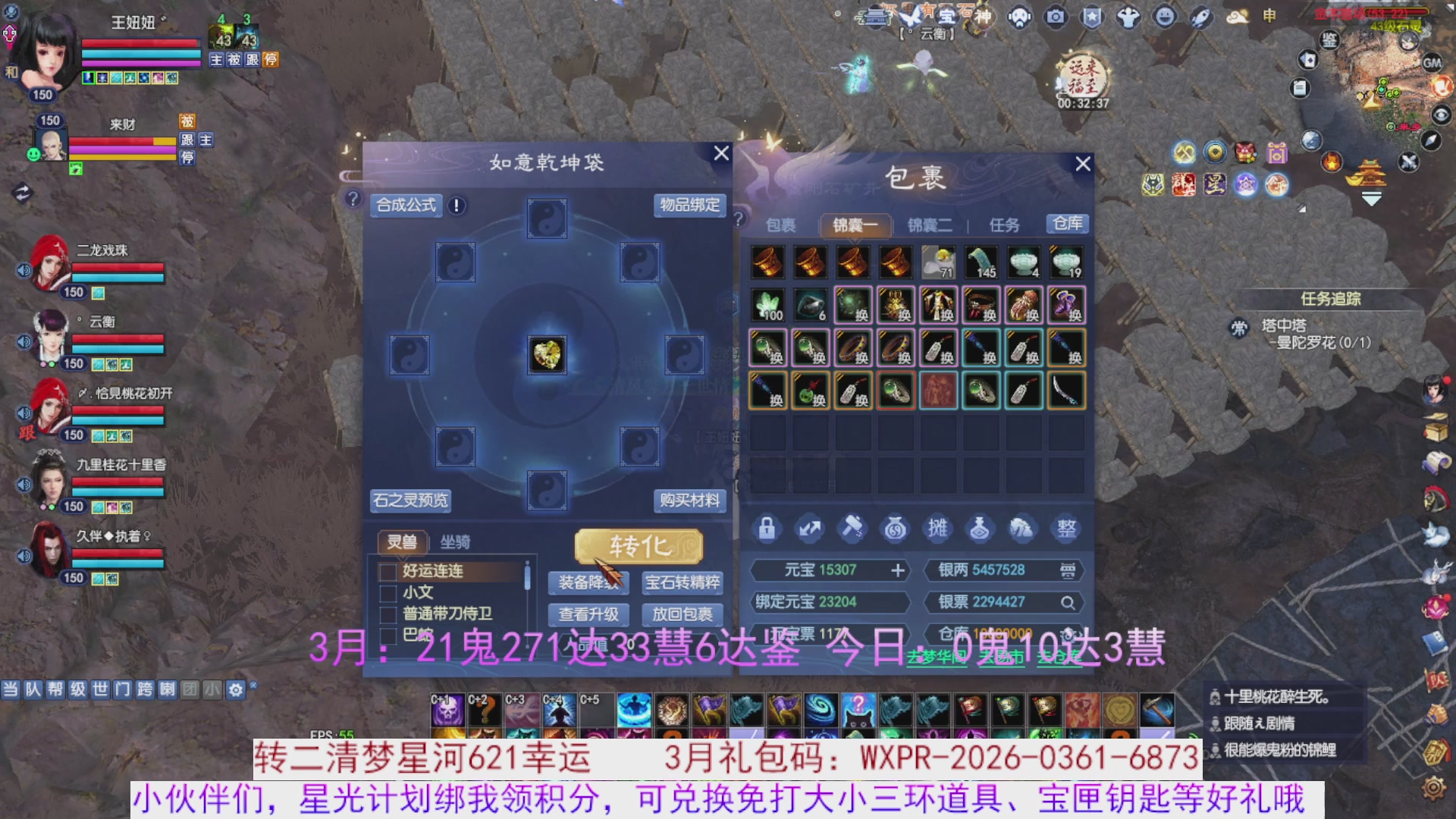Click the 宝石转精粹 button
The width and height of the screenshot is (1456, 819).
[680, 583]
